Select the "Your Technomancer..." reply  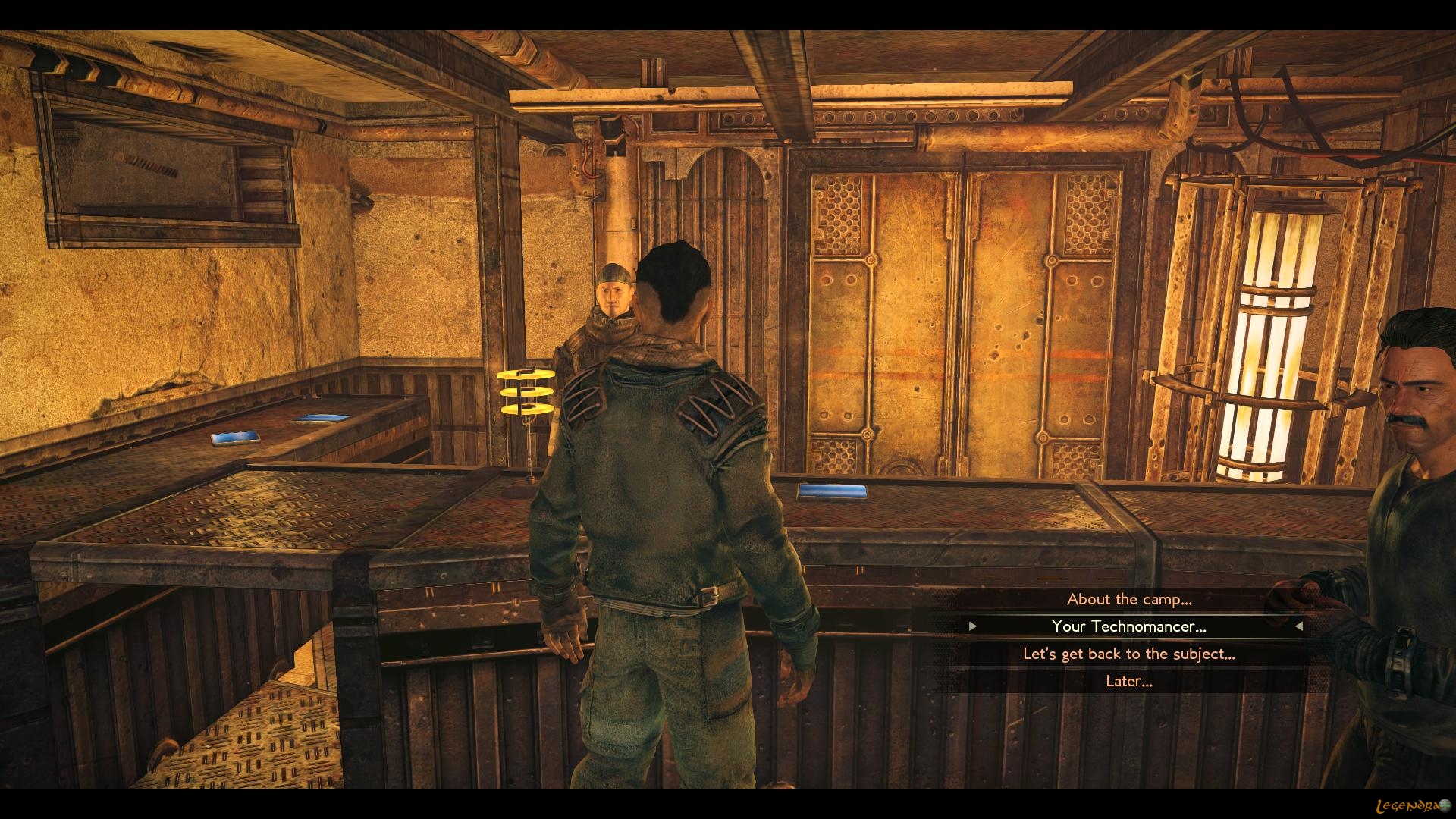1128,626
